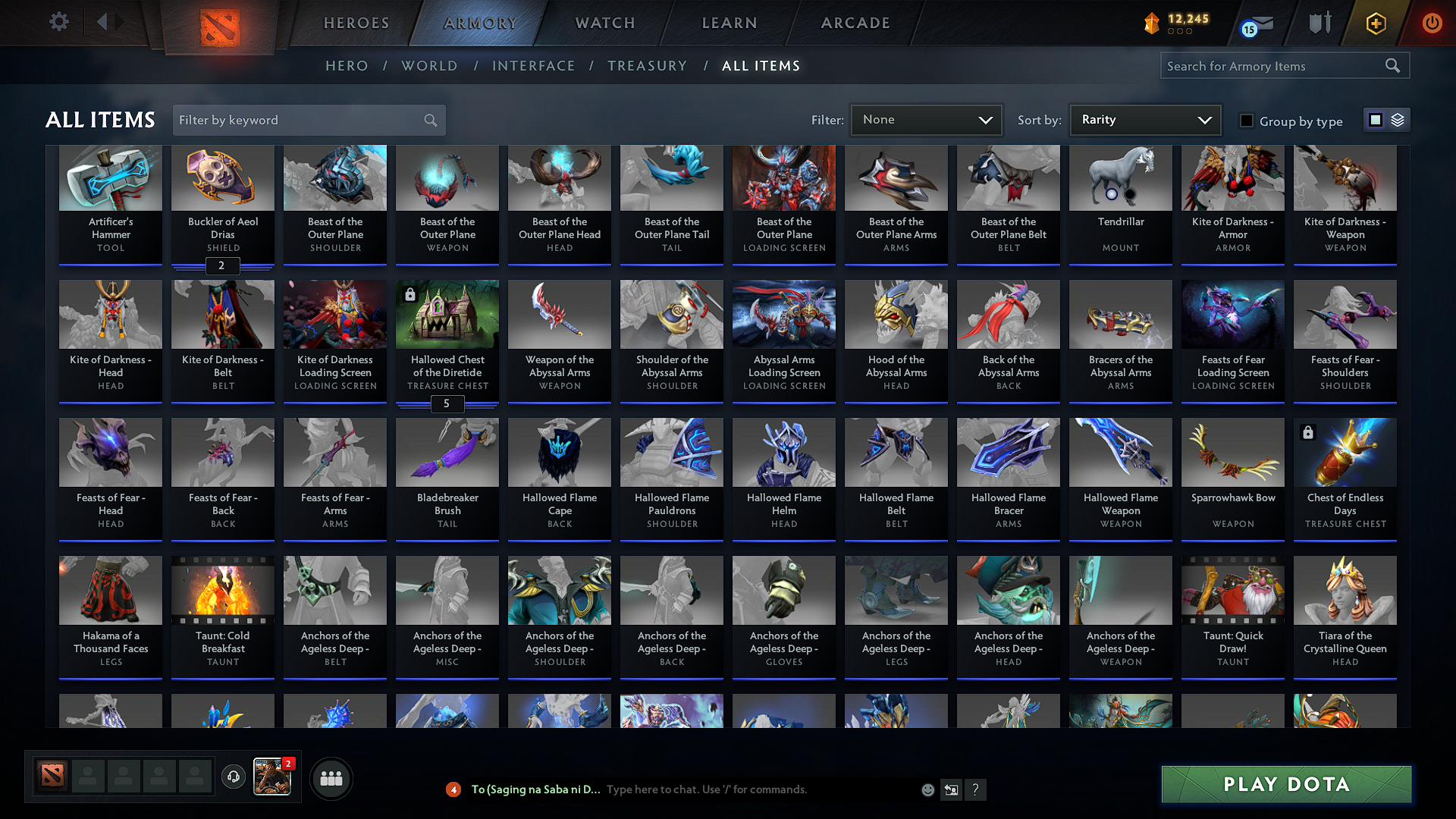Open the Dota Plus hexagon icon
This screenshot has height=819, width=1456.
click(1376, 24)
